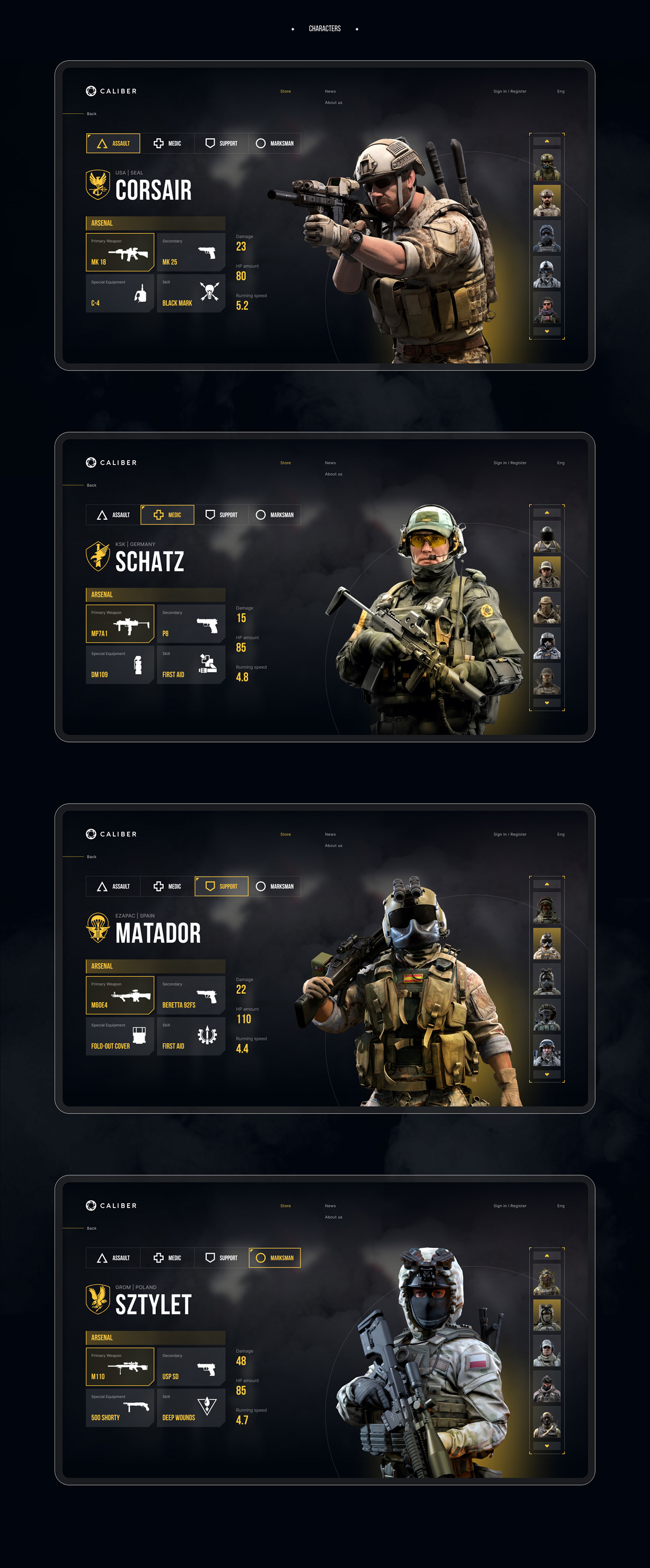650x1568 pixels.
Task: Open the Store menu item
Action: [x=285, y=91]
